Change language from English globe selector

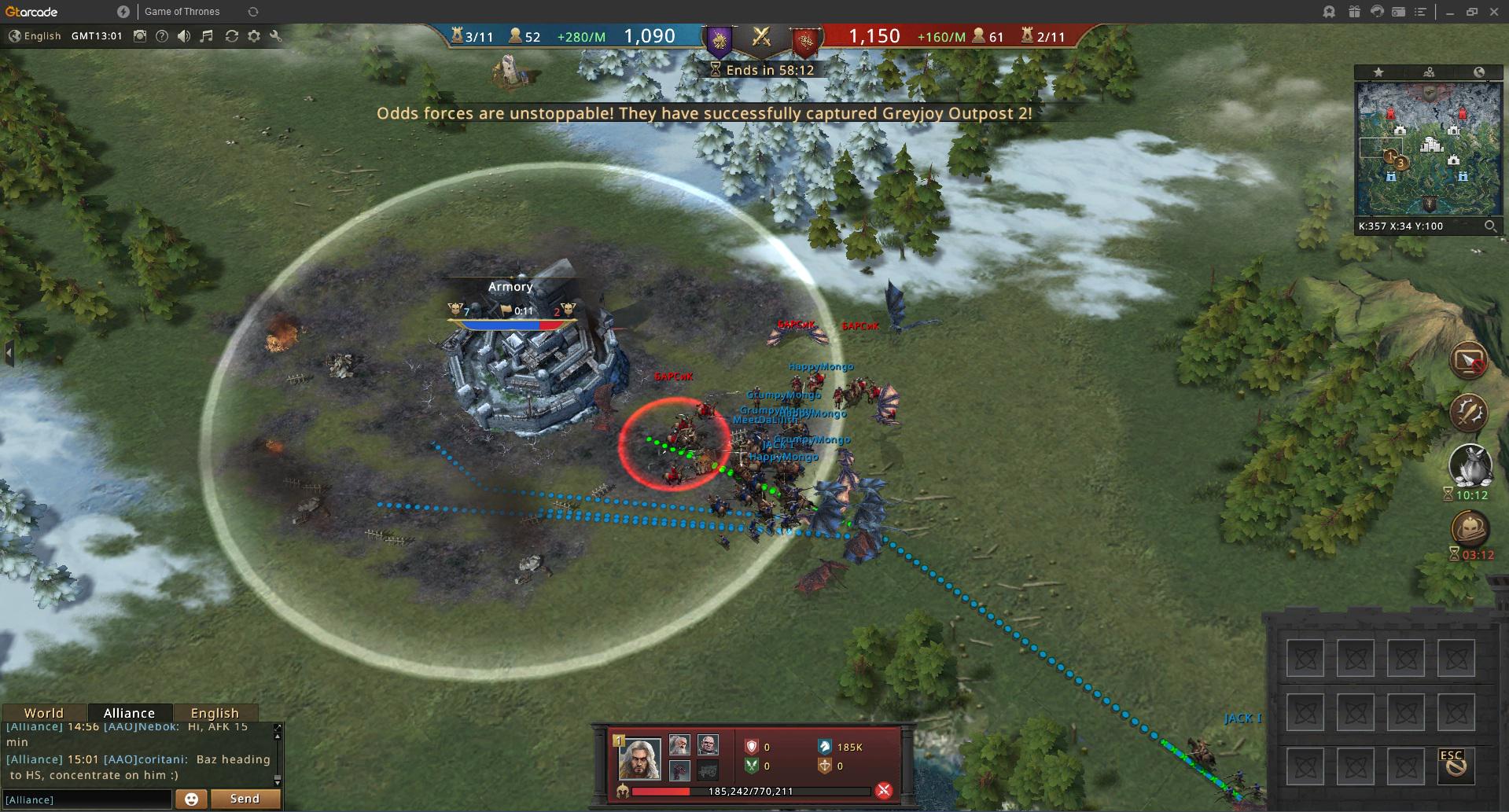click(x=35, y=36)
